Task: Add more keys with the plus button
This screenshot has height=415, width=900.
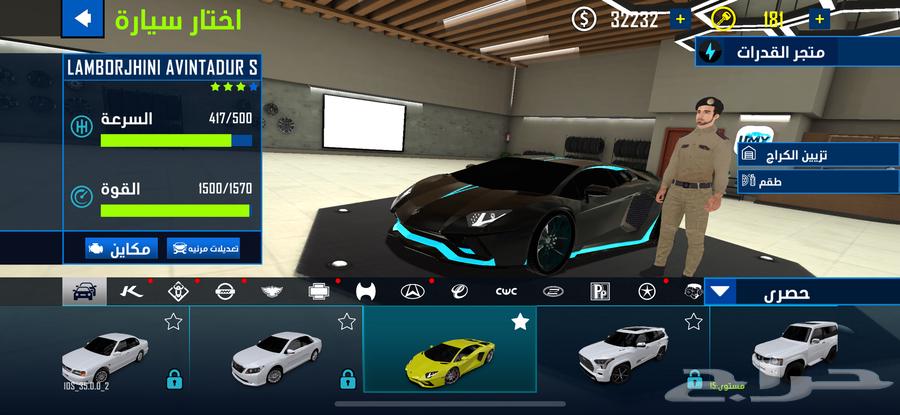Action: [x=820, y=19]
